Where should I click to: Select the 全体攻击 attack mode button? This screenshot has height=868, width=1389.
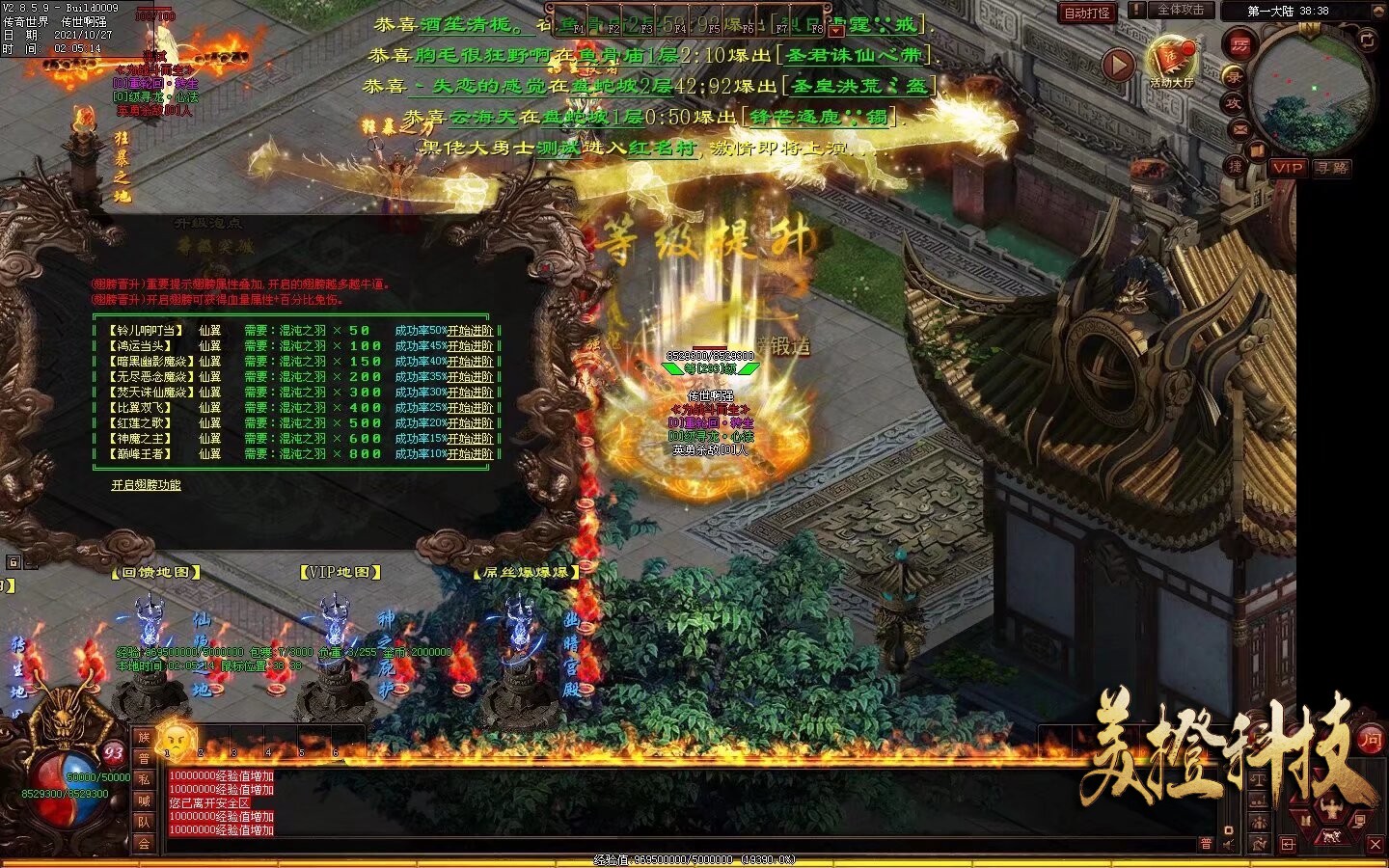point(1181,10)
